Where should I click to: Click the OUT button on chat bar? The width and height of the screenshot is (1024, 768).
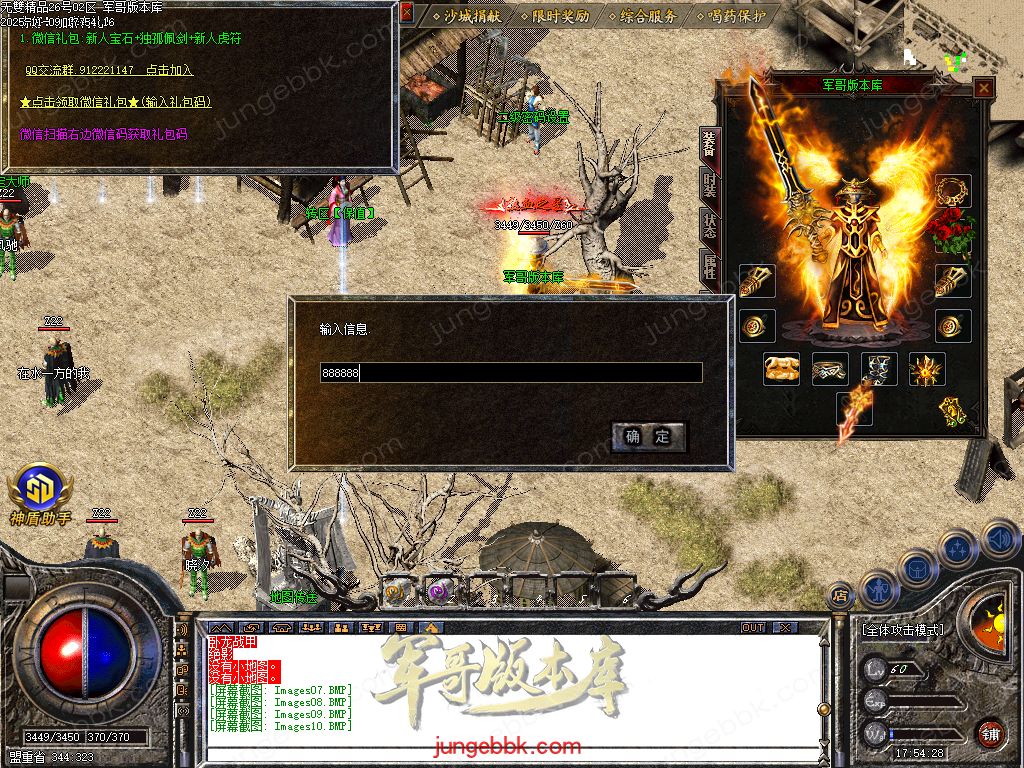pos(753,627)
